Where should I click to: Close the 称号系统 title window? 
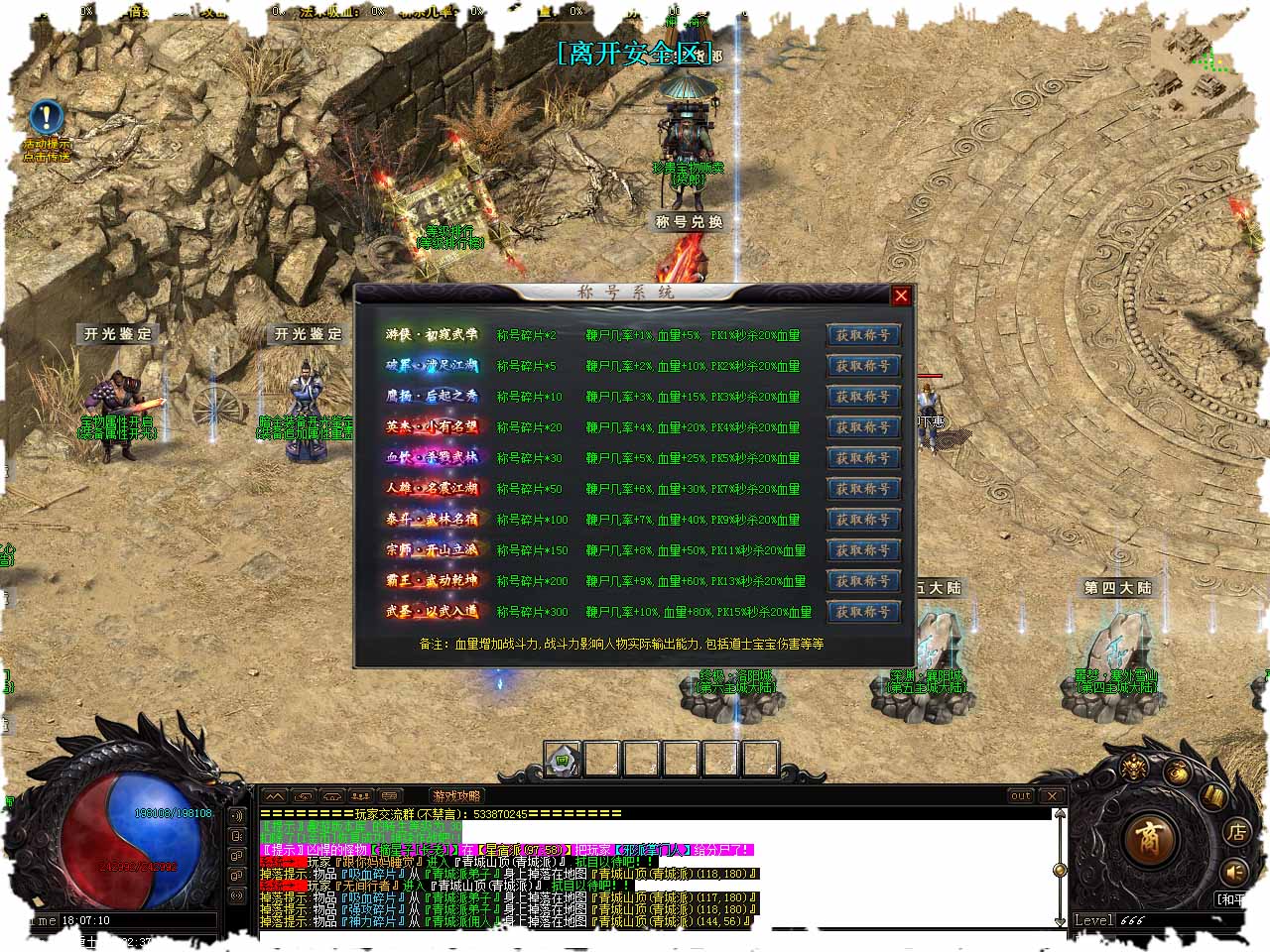click(900, 296)
